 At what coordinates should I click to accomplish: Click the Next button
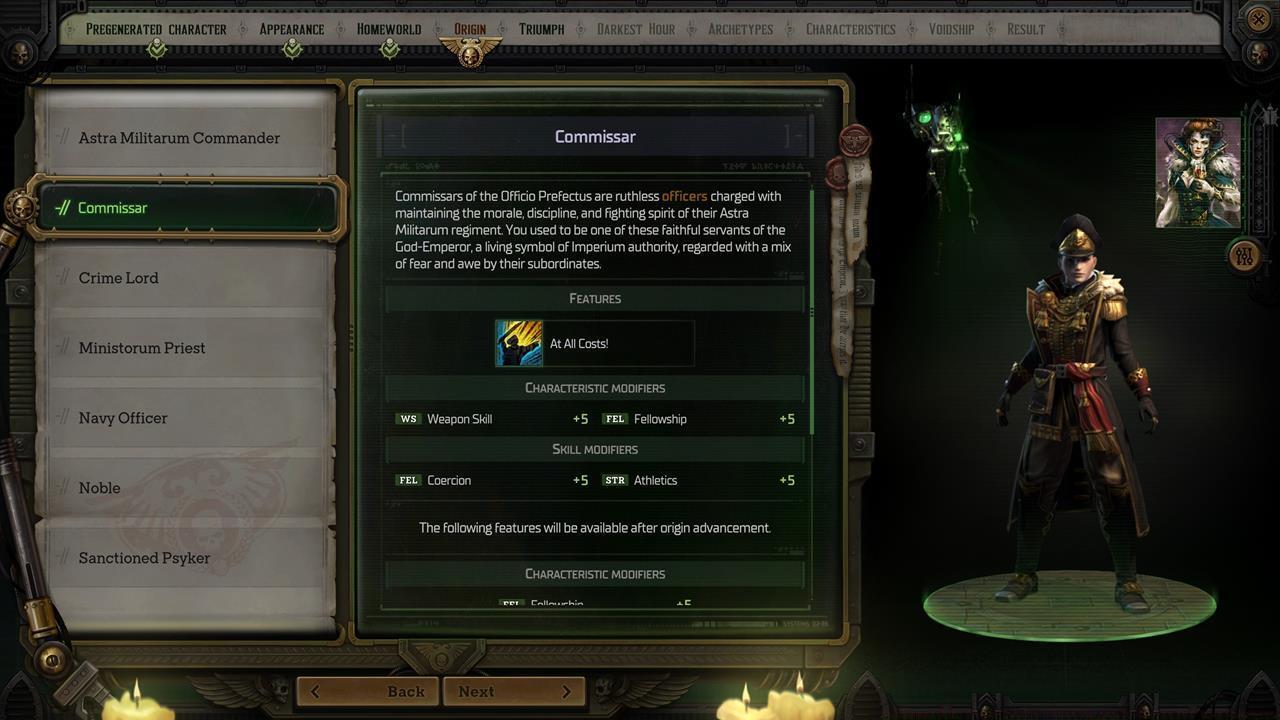(512, 691)
